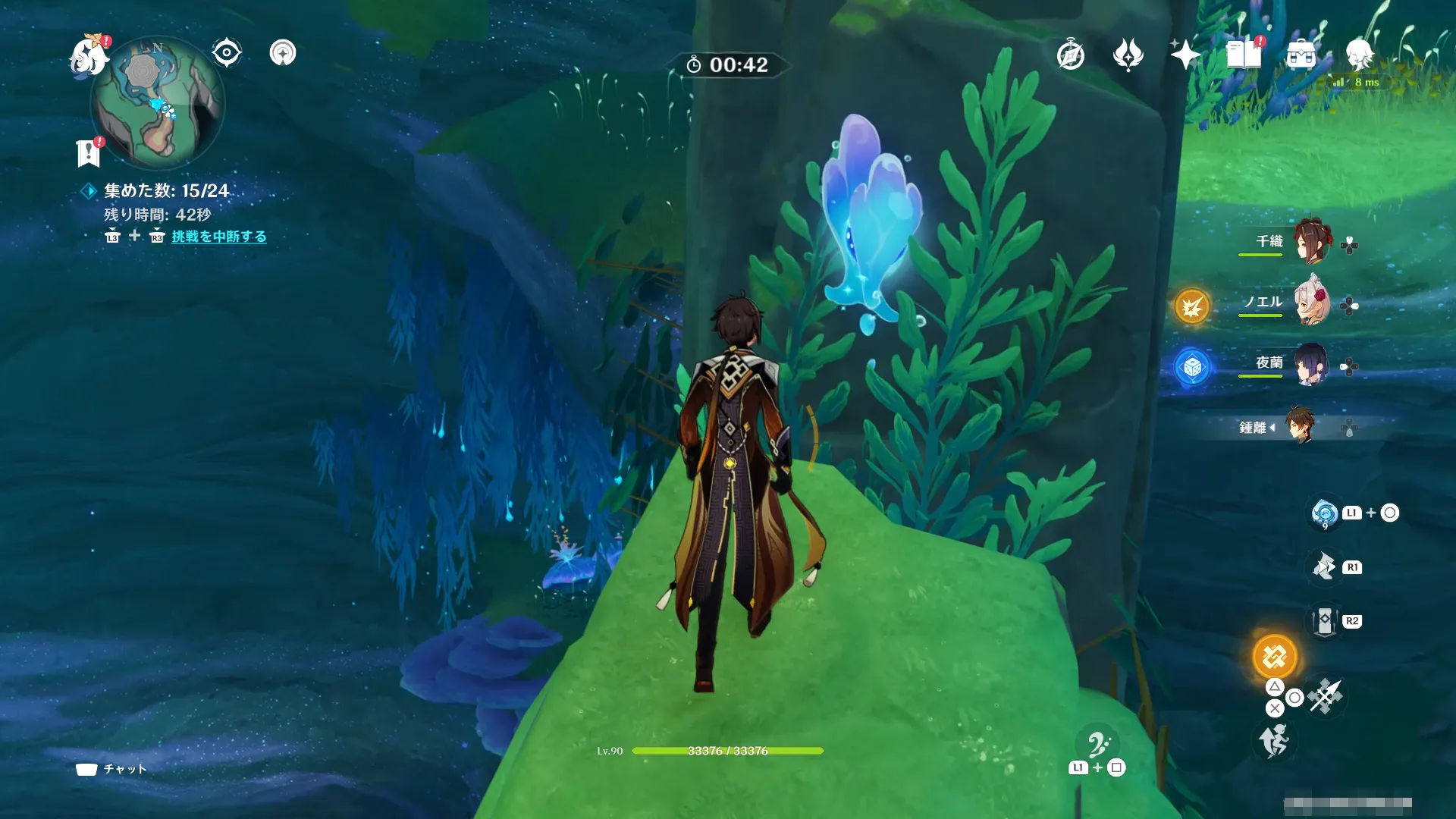This screenshot has height=819, width=1456.
Task: Switch to party member 夜蘭
Action: click(1311, 364)
